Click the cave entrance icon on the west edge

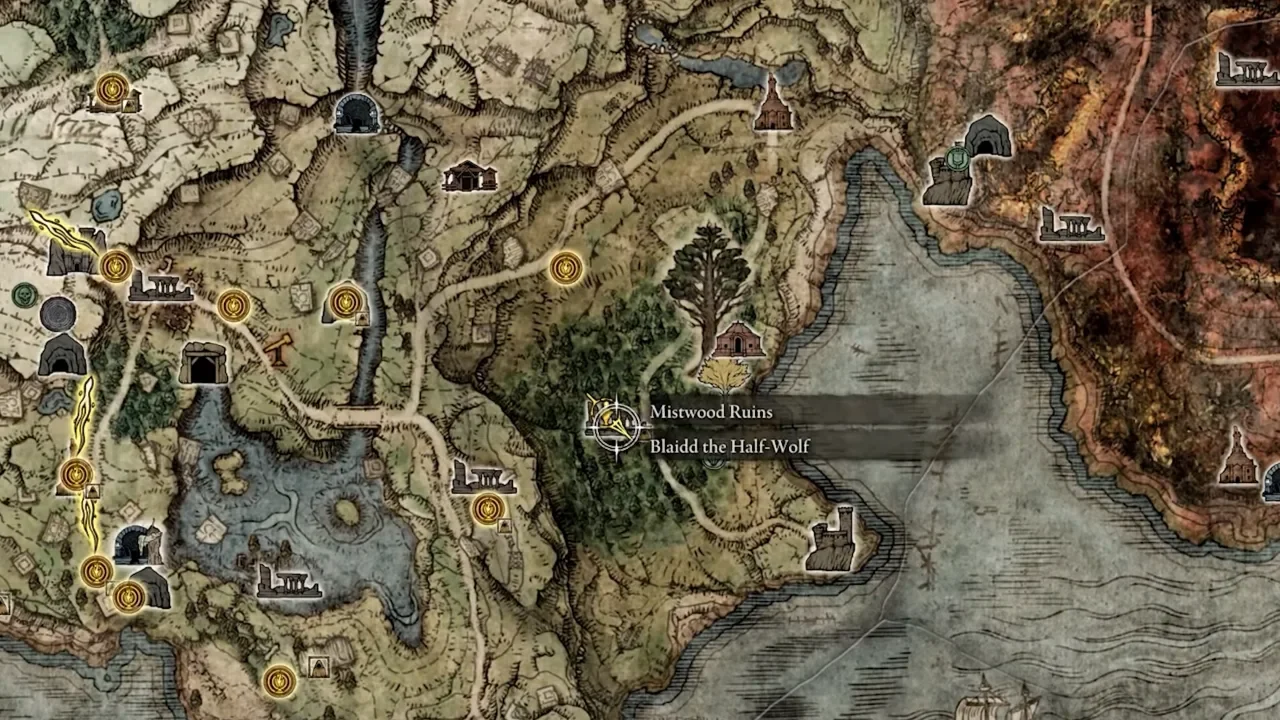point(63,358)
